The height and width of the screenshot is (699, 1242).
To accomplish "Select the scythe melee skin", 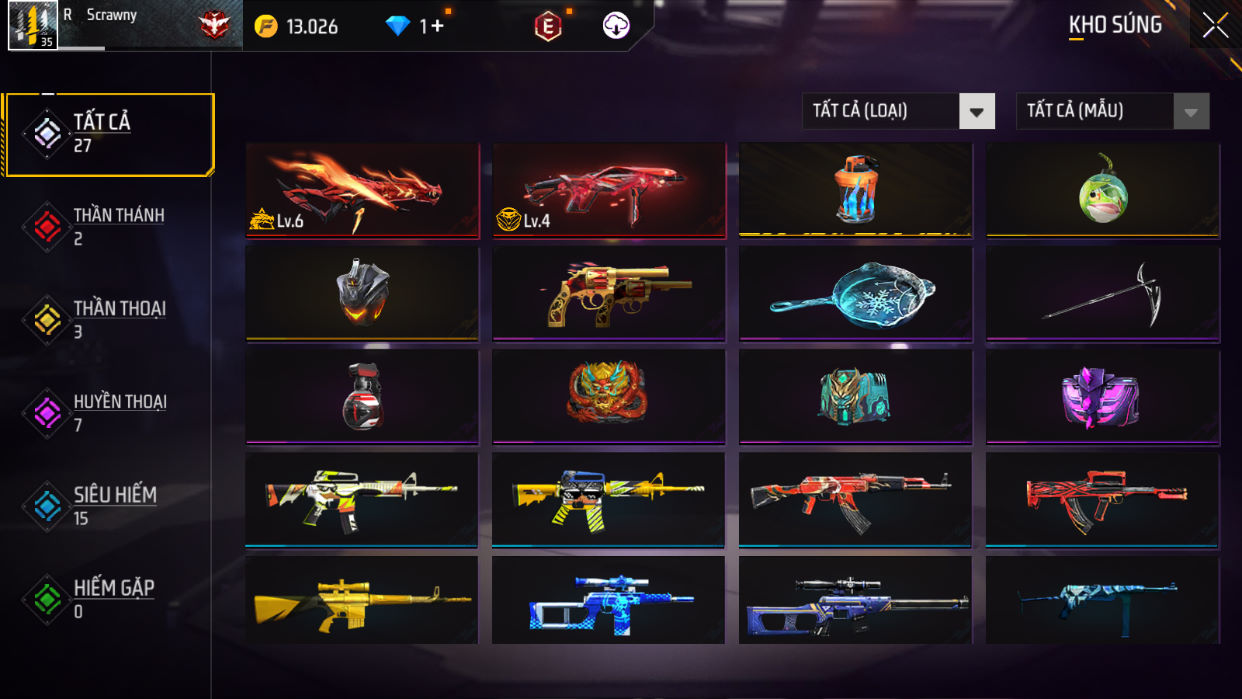I will pyautogui.click(x=1103, y=294).
